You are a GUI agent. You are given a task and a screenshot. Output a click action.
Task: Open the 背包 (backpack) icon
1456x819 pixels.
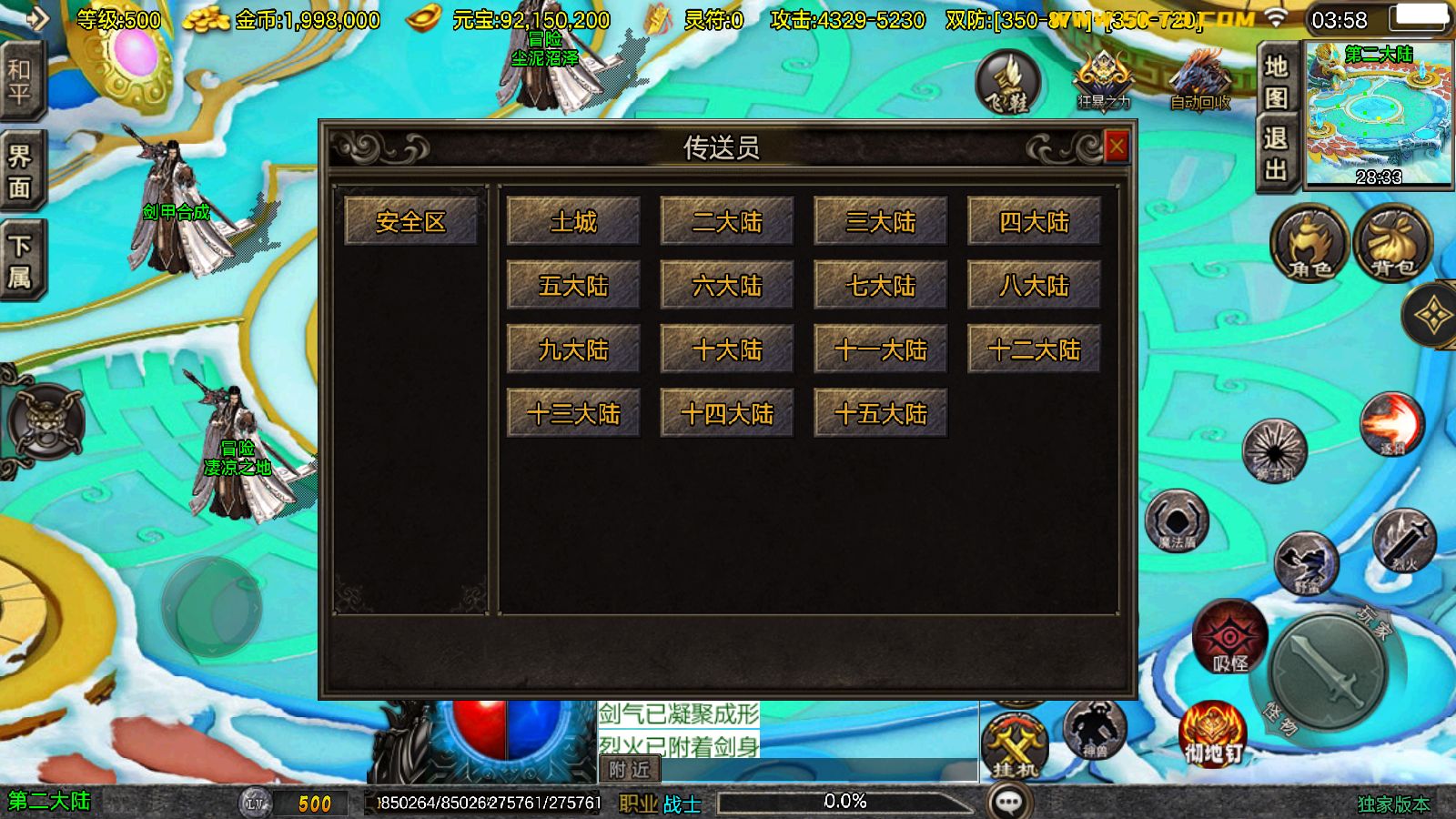pyautogui.click(x=1390, y=244)
